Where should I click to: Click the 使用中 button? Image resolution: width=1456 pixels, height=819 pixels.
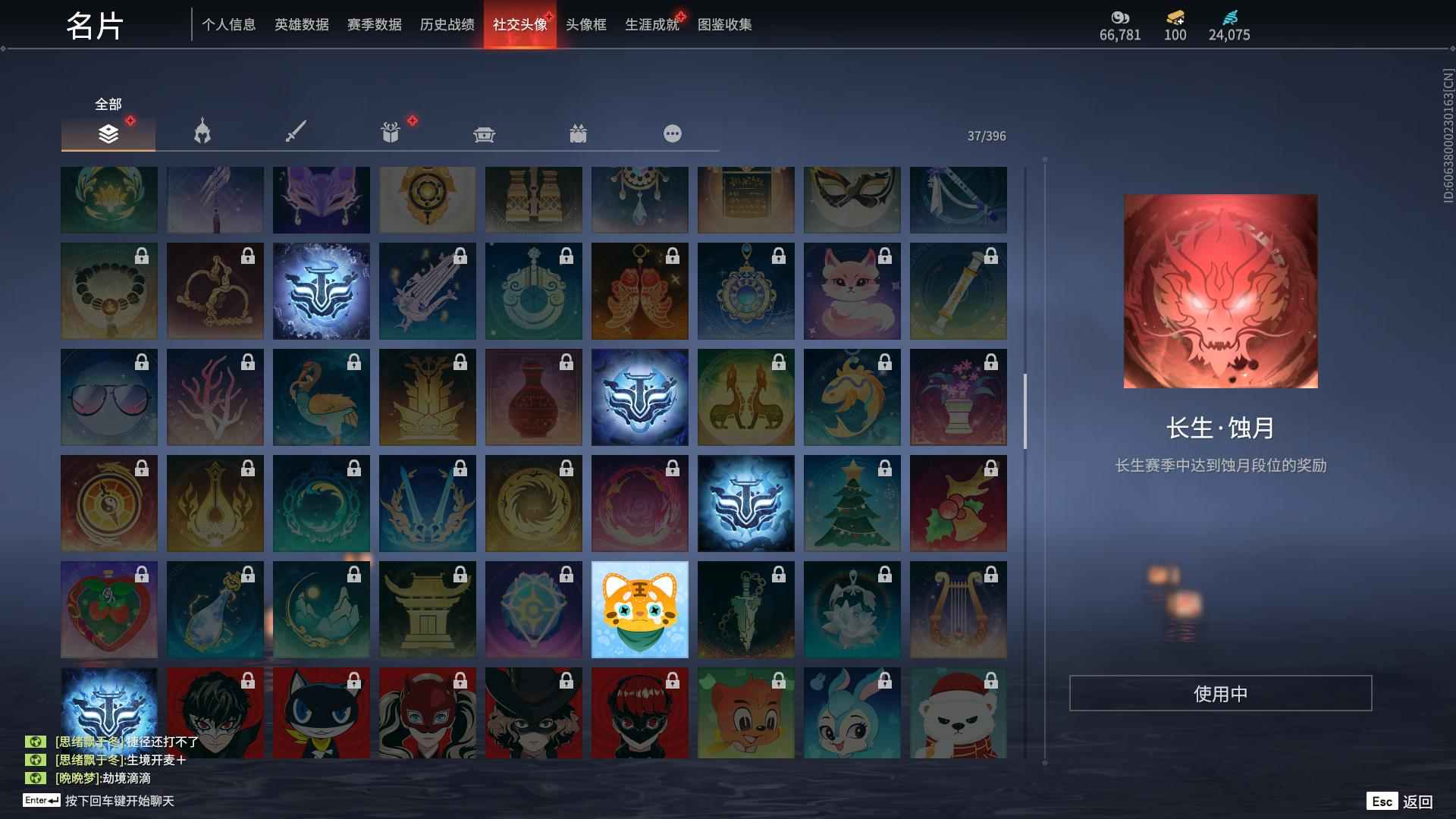[x=1220, y=692]
